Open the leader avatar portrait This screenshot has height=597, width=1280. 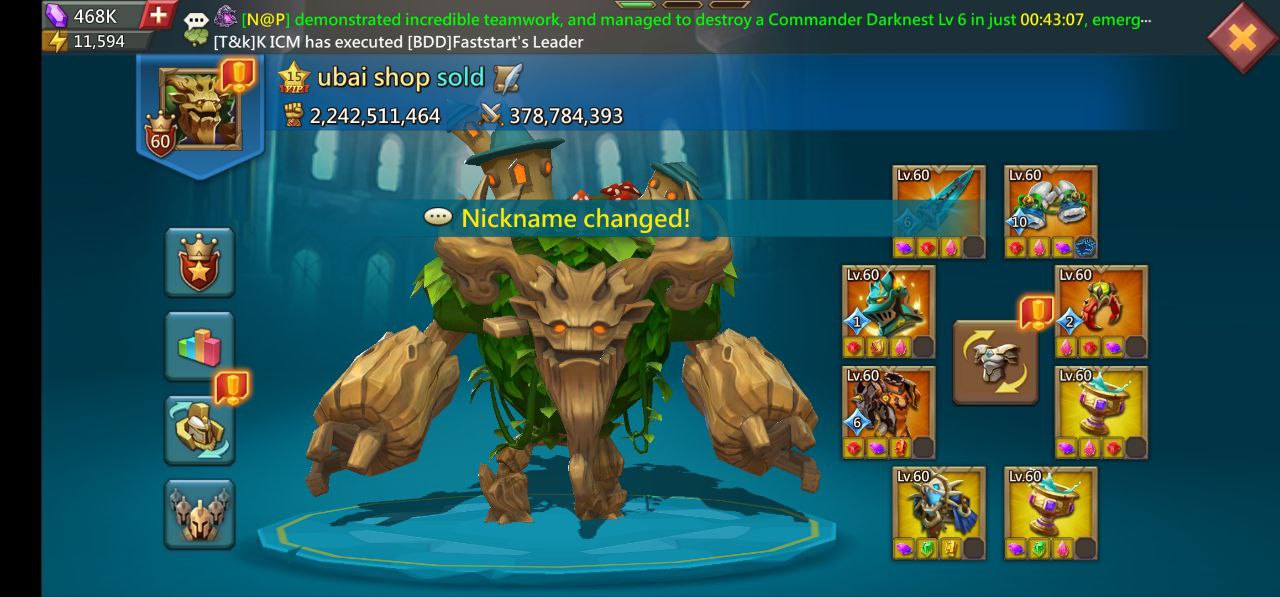200,110
